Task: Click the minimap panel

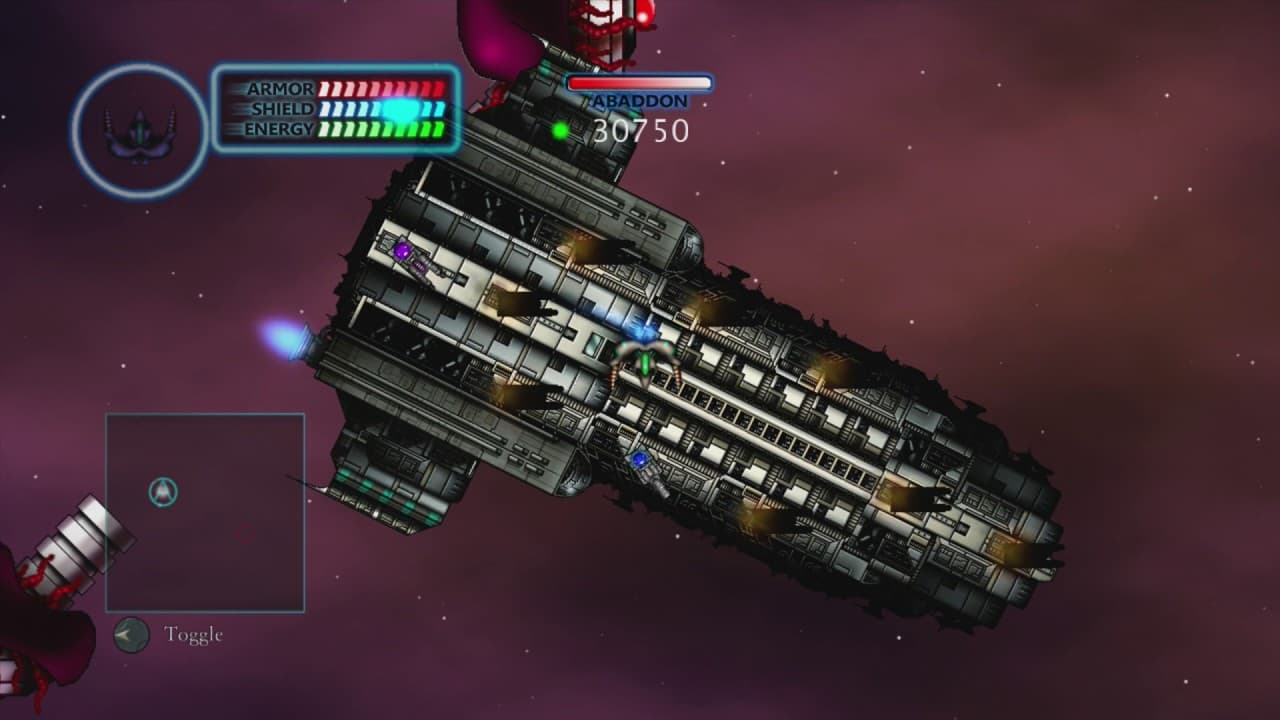Action: click(205, 512)
